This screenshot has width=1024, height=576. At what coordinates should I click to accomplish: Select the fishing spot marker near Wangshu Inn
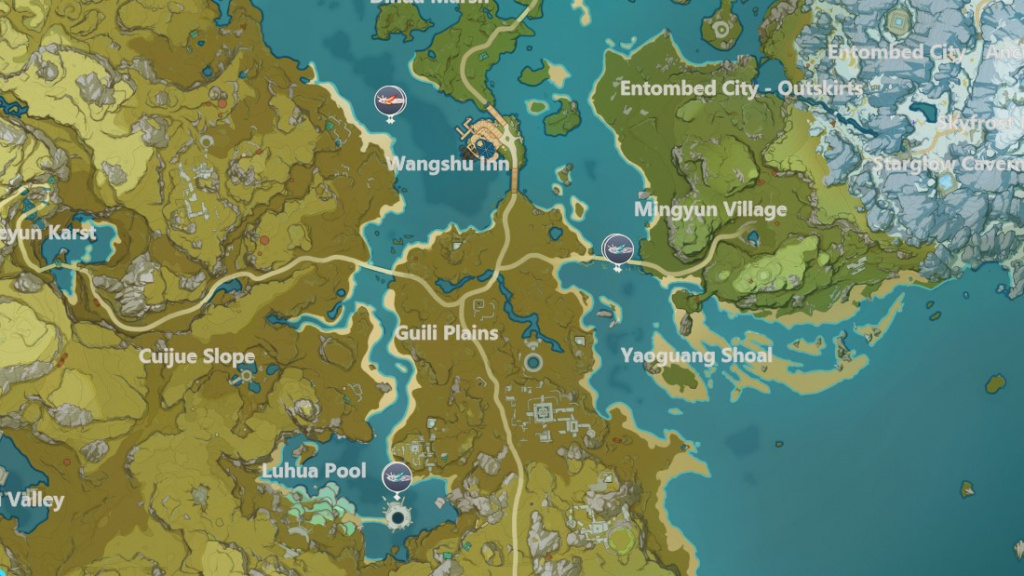coord(389,101)
